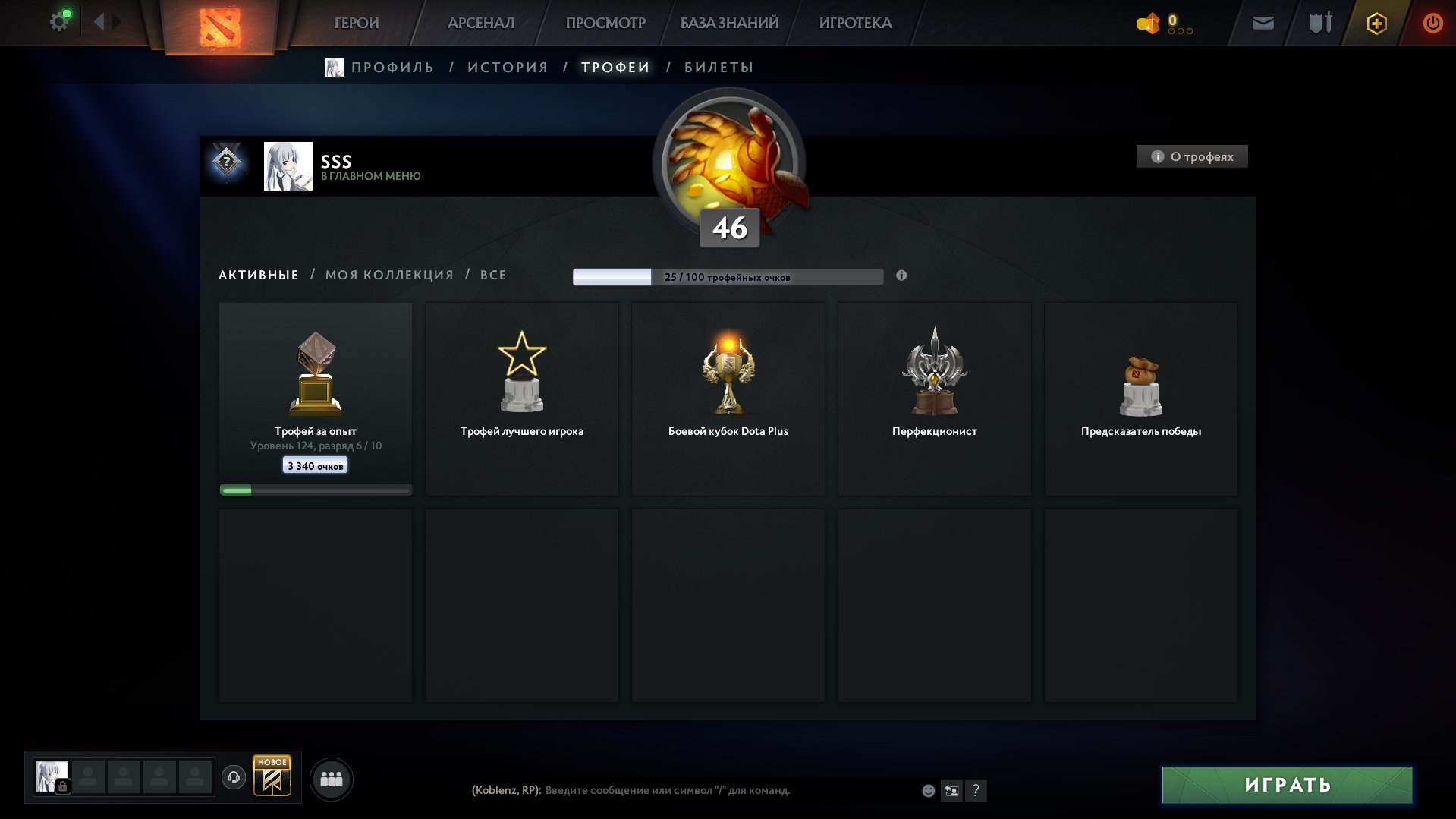The height and width of the screenshot is (819, 1456).
Task: Open the БИЛЕТЫ tab
Action: pyautogui.click(x=716, y=67)
